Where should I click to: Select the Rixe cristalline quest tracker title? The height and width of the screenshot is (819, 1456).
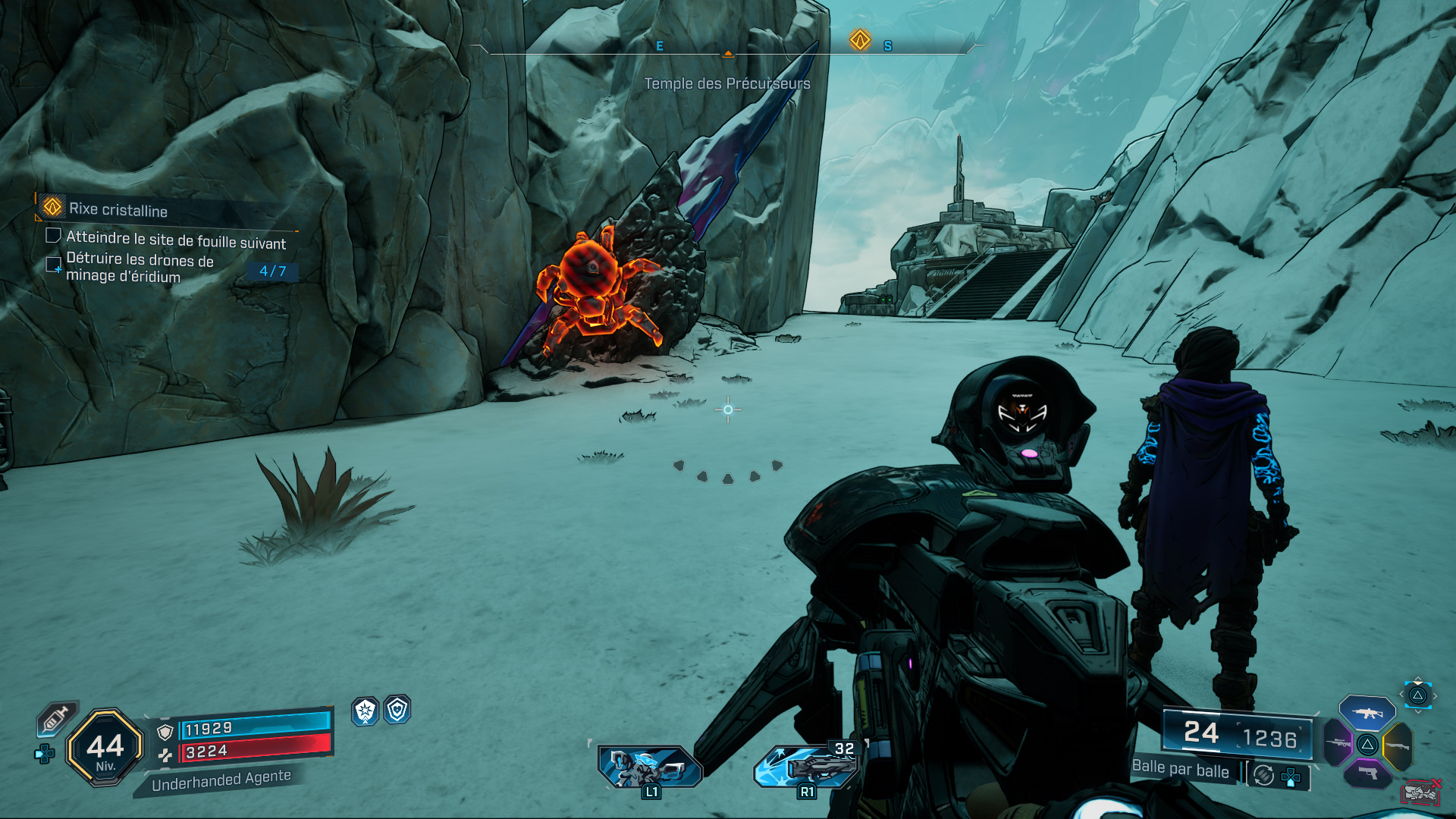pyautogui.click(x=118, y=209)
